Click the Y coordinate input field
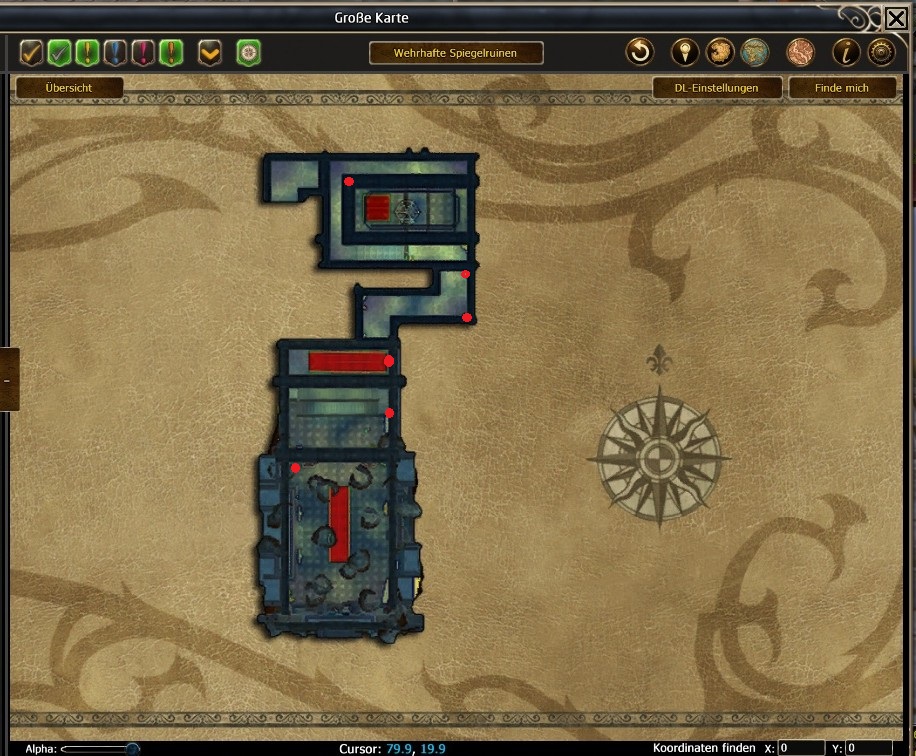 [x=868, y=748]
